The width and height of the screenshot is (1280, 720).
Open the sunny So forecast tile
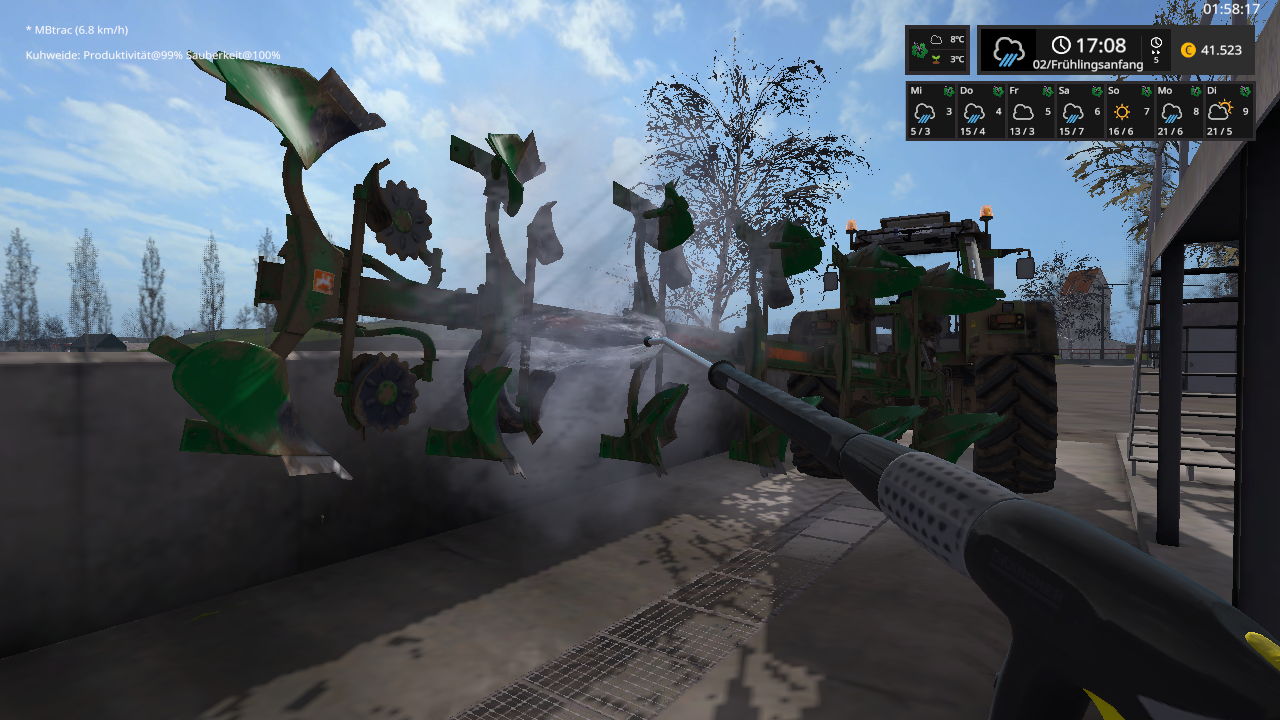point(1129,111)
